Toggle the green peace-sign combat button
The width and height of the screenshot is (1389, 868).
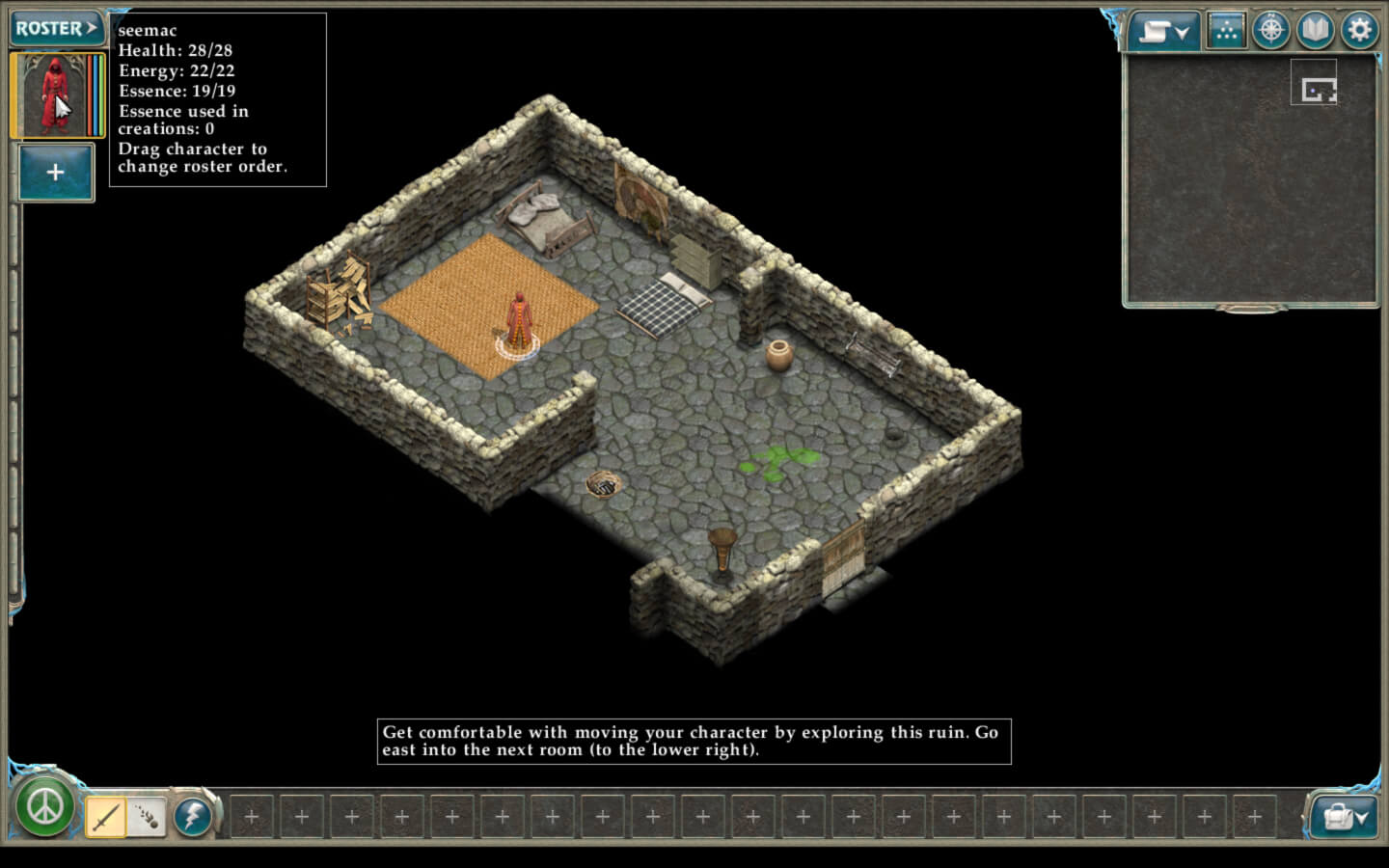point(44,807)
